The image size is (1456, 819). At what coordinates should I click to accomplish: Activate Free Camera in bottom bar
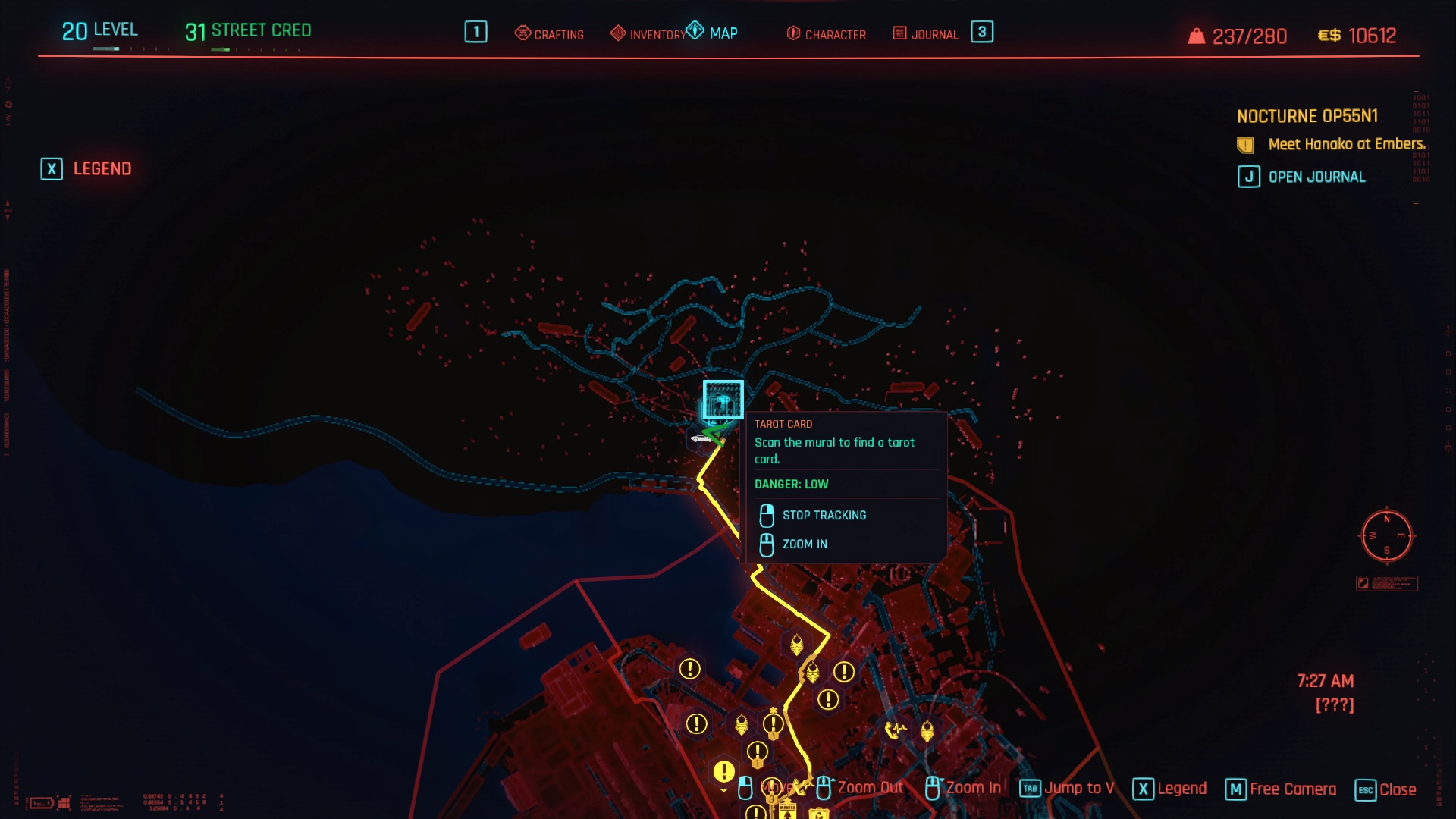pyautogui.click(x=1281, y=789)
